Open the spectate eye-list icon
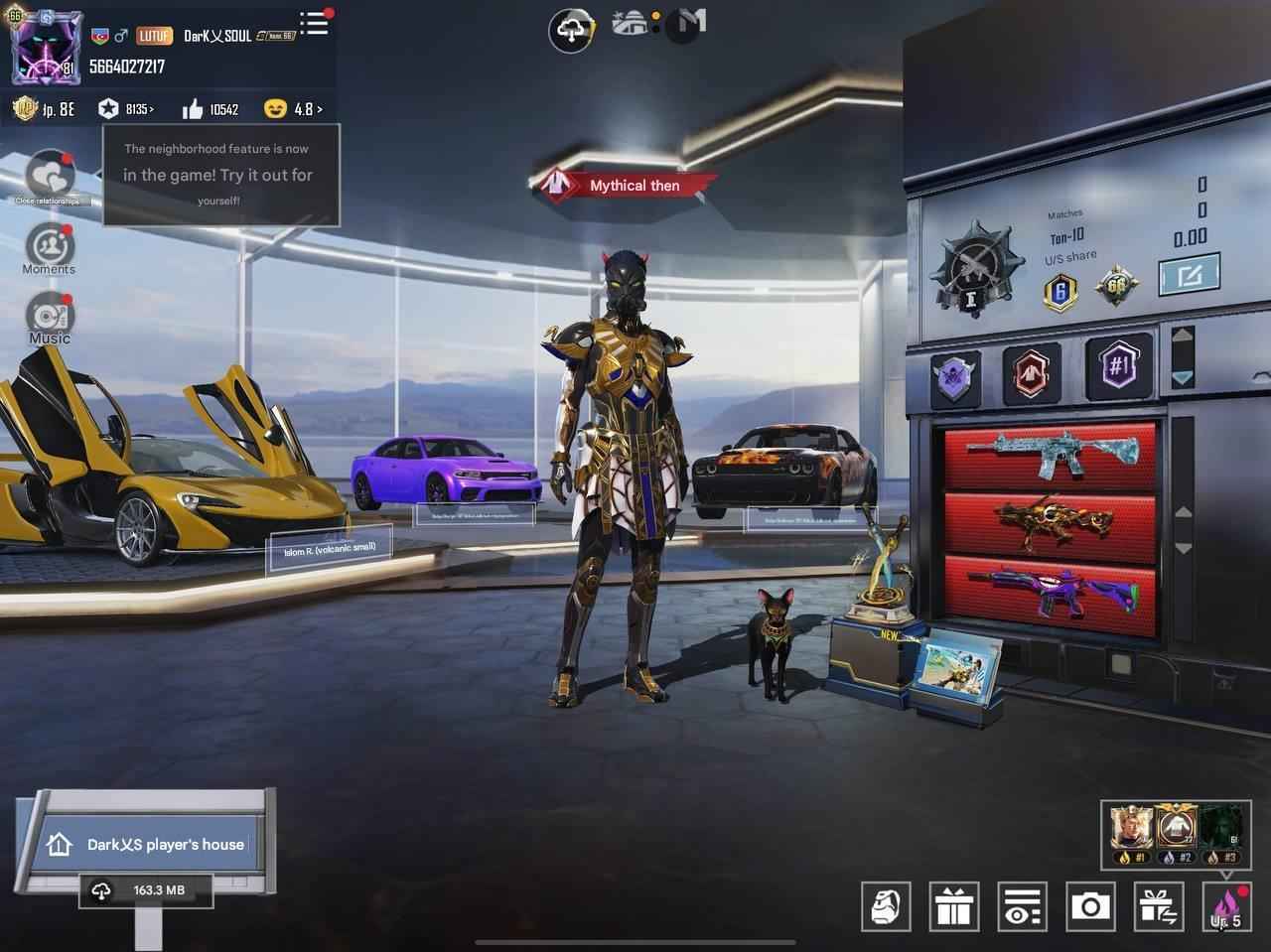This screenshot has height=952, width=1271. tap(1023, 905)
